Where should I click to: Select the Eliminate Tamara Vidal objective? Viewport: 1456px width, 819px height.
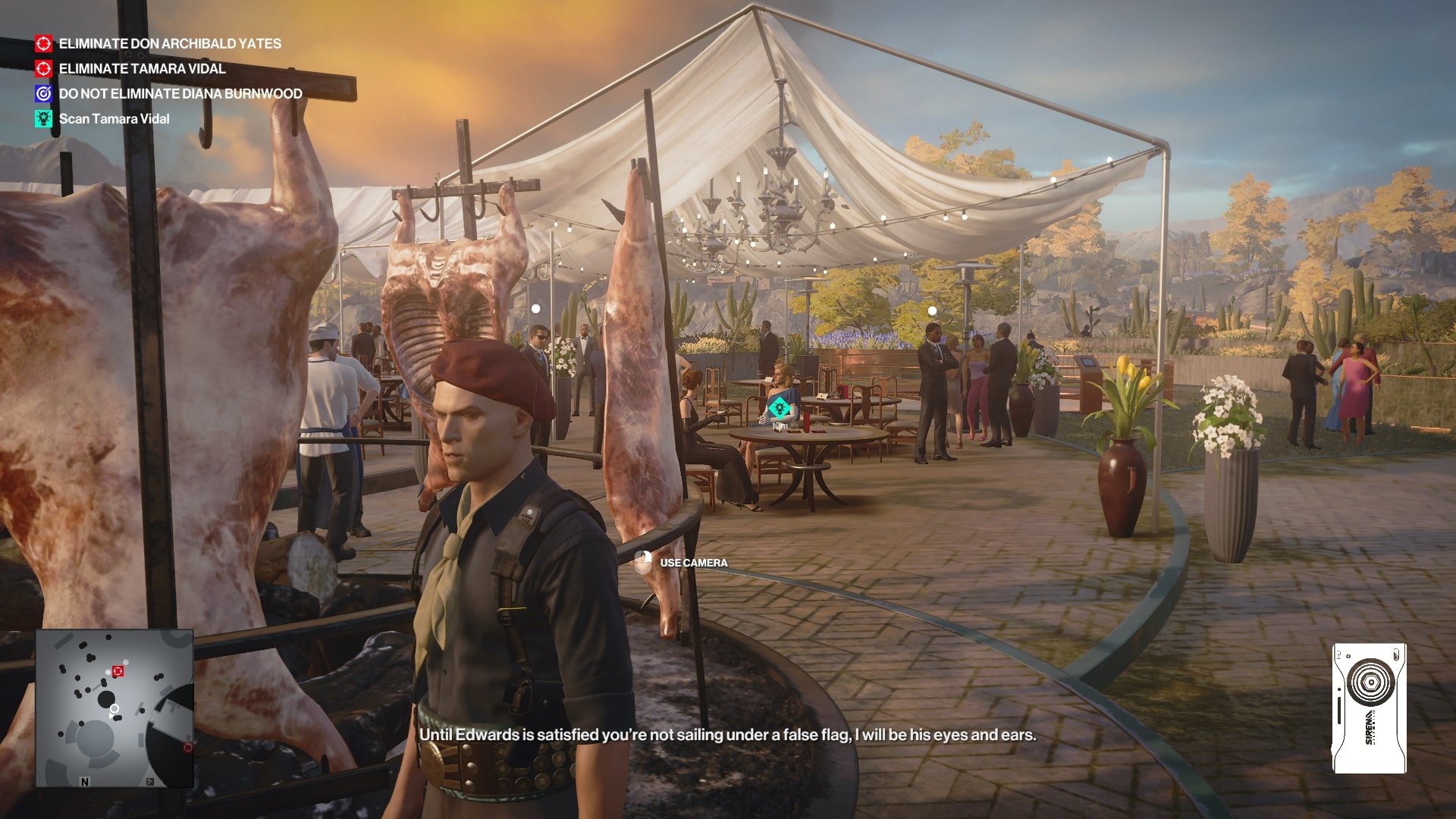pos(142,69)
